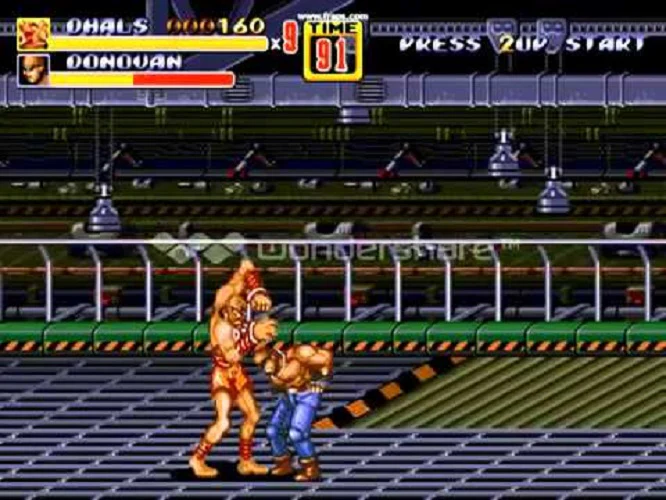Click the Dhals player portrait icon
The height and width of the screenshot is (500, 666).
pyautogui.click(x=33, y=34)
